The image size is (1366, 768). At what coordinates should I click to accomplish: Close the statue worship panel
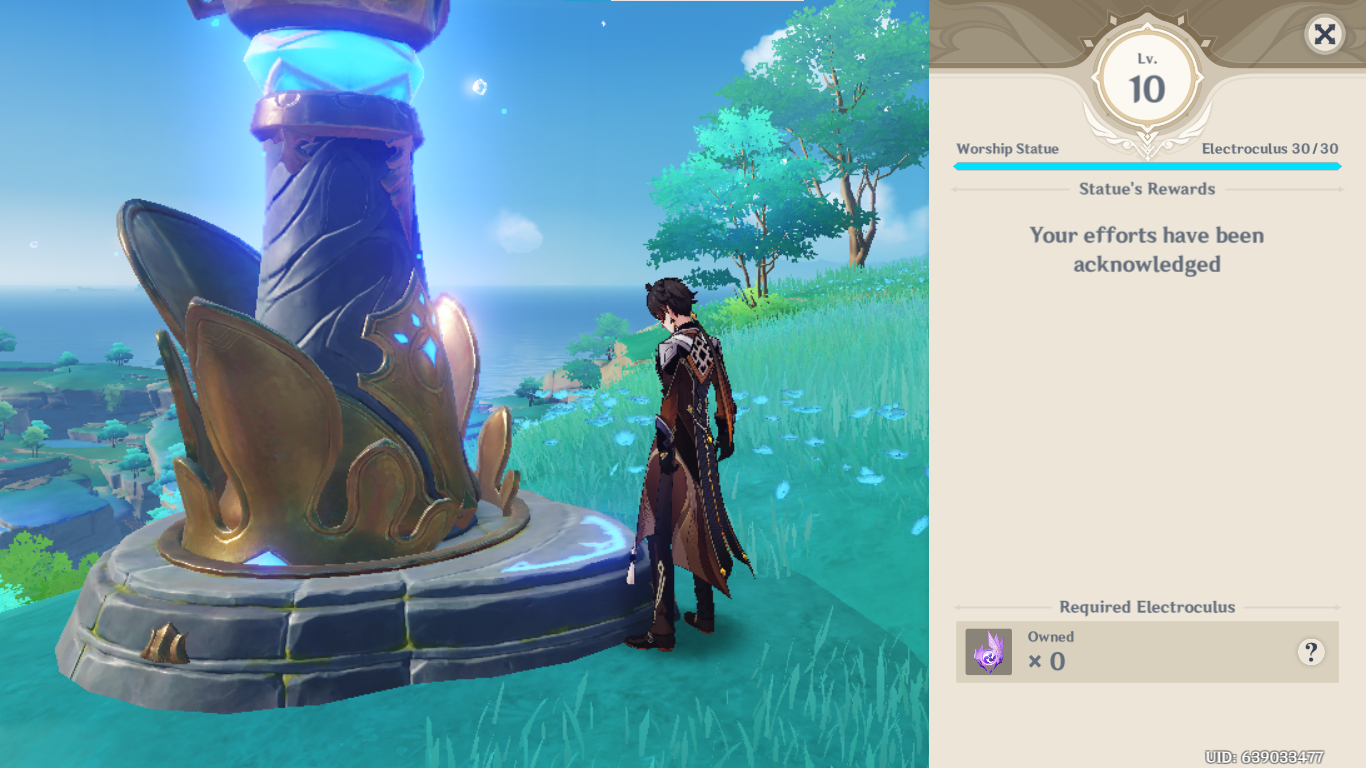1324,35
